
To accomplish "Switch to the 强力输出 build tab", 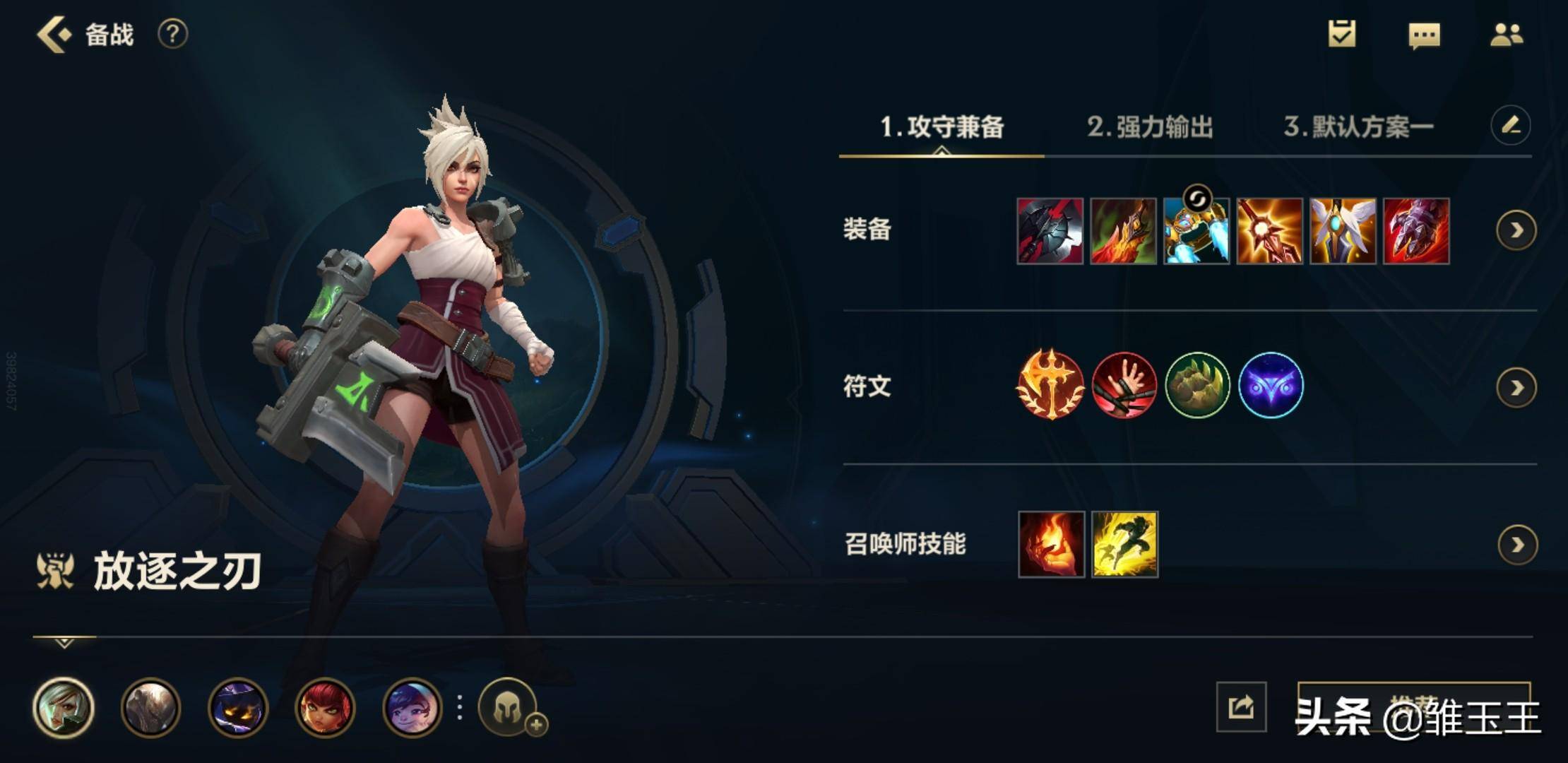I will coord(1150,127).
